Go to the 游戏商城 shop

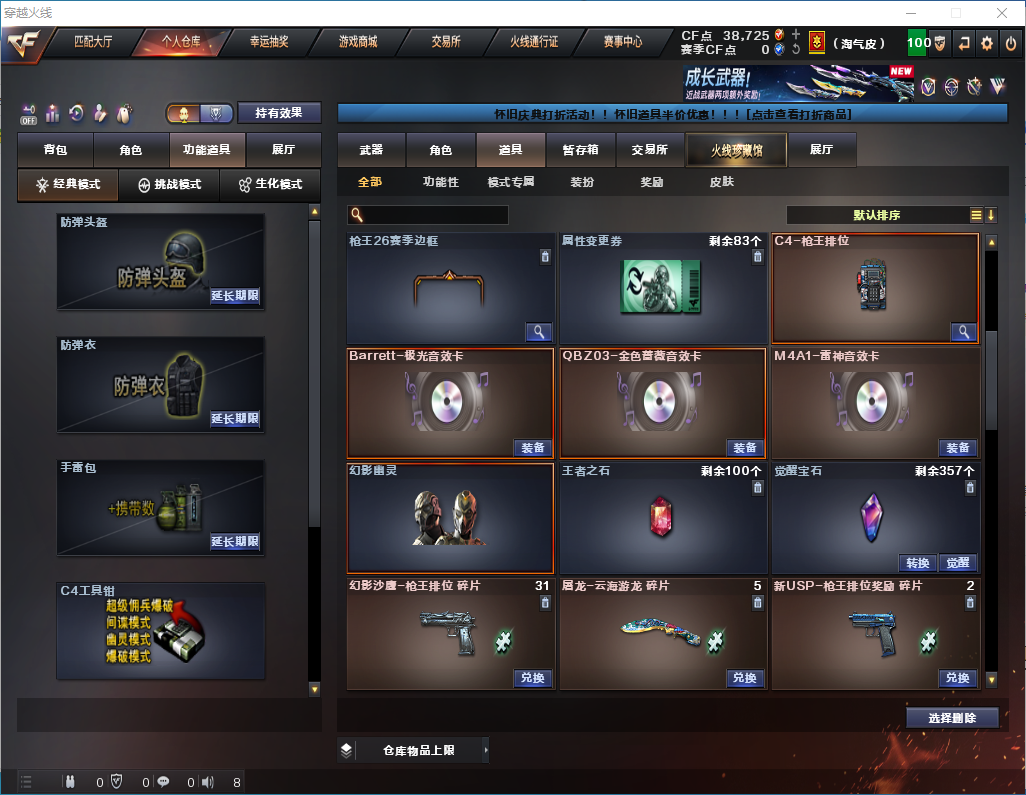point(358,43)
